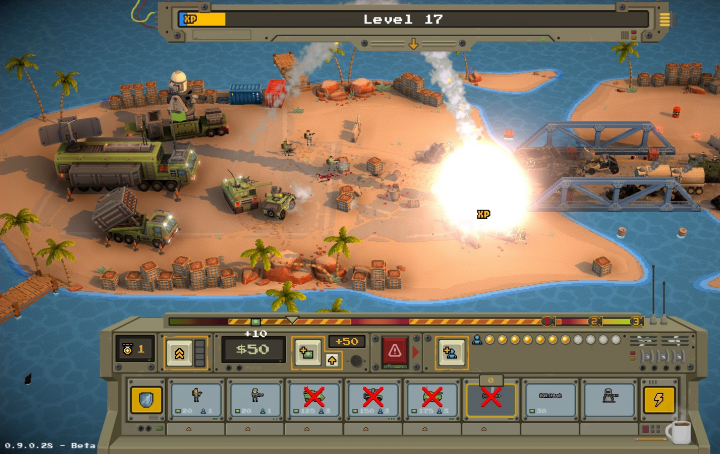This screenshot has height=454, width=720.
Task: Deploy the first infantry soldier unit
Action: click(198, 398)
